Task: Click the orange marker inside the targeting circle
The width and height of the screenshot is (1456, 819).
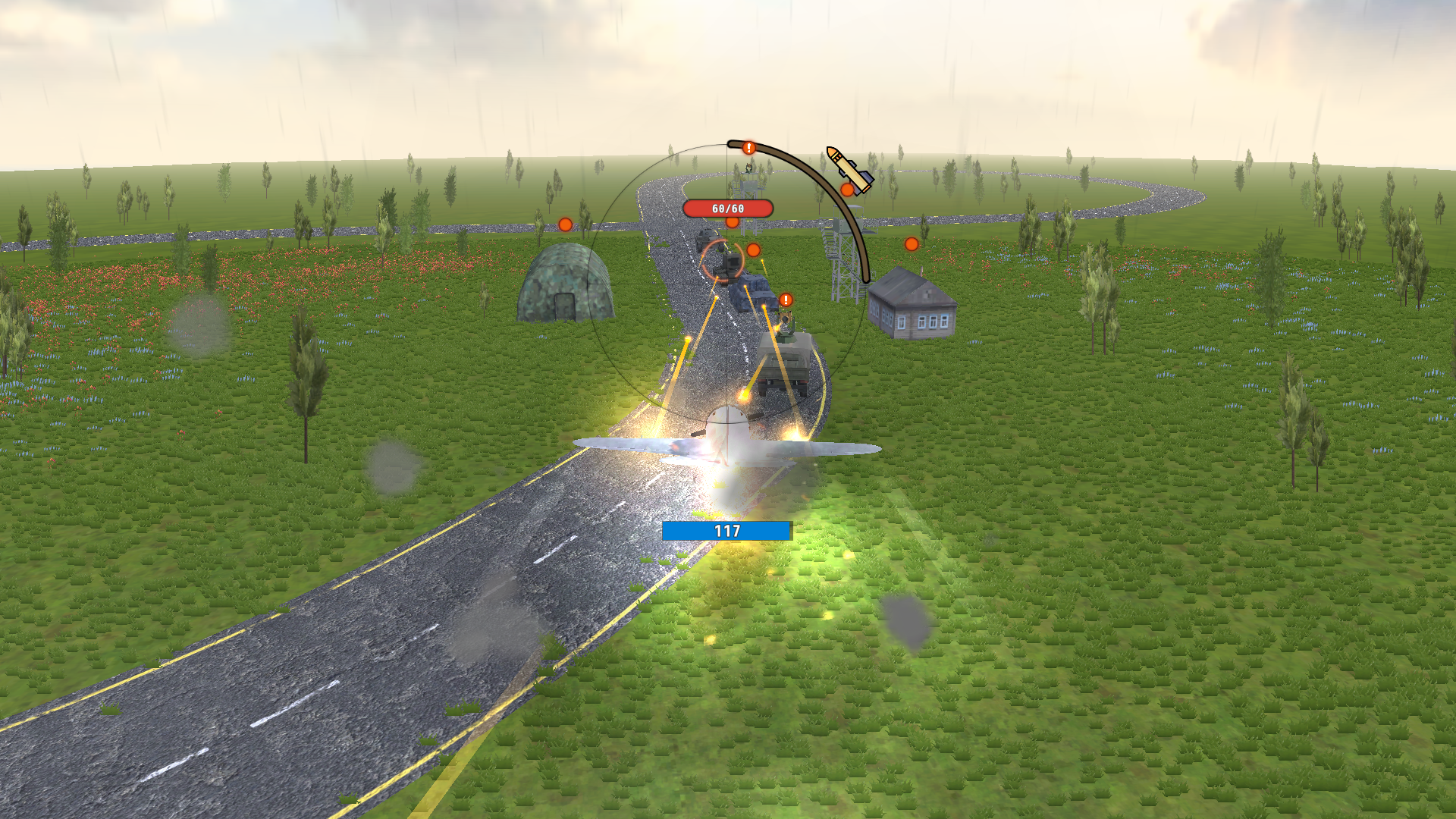Action: click(x=754, y=249)
